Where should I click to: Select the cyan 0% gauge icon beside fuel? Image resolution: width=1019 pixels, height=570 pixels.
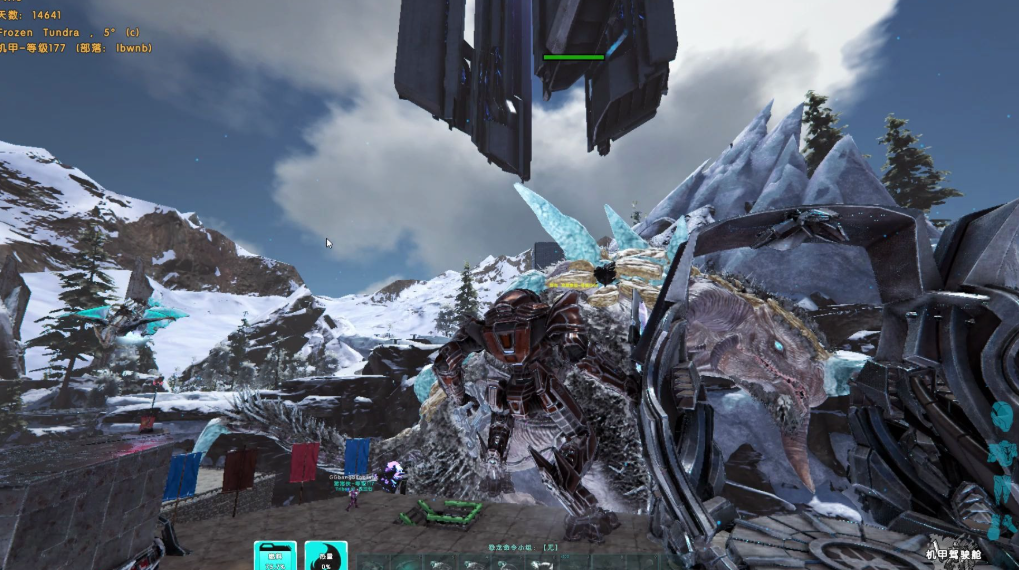325,556
